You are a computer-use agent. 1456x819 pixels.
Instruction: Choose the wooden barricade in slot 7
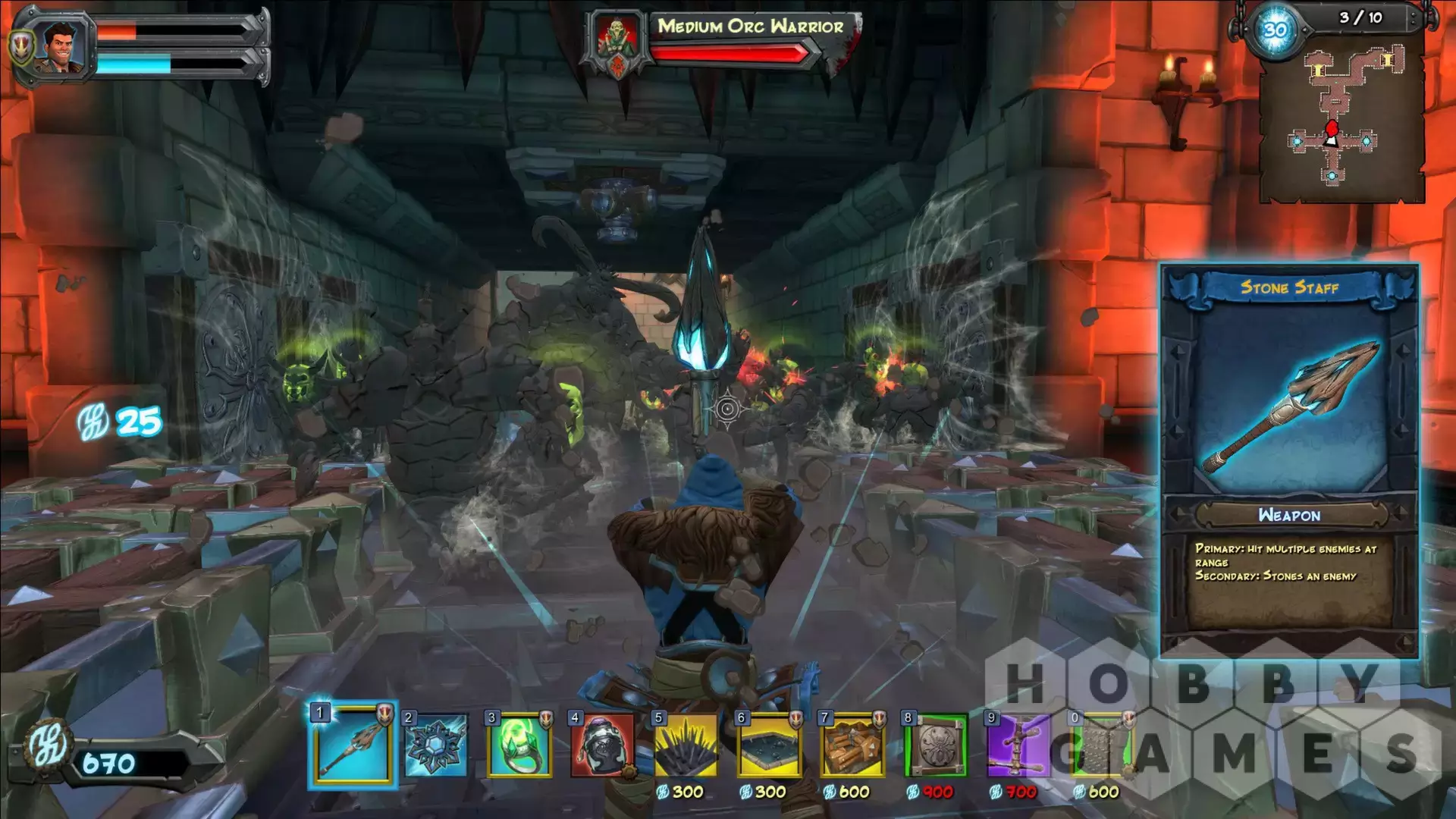pos(853,745)
